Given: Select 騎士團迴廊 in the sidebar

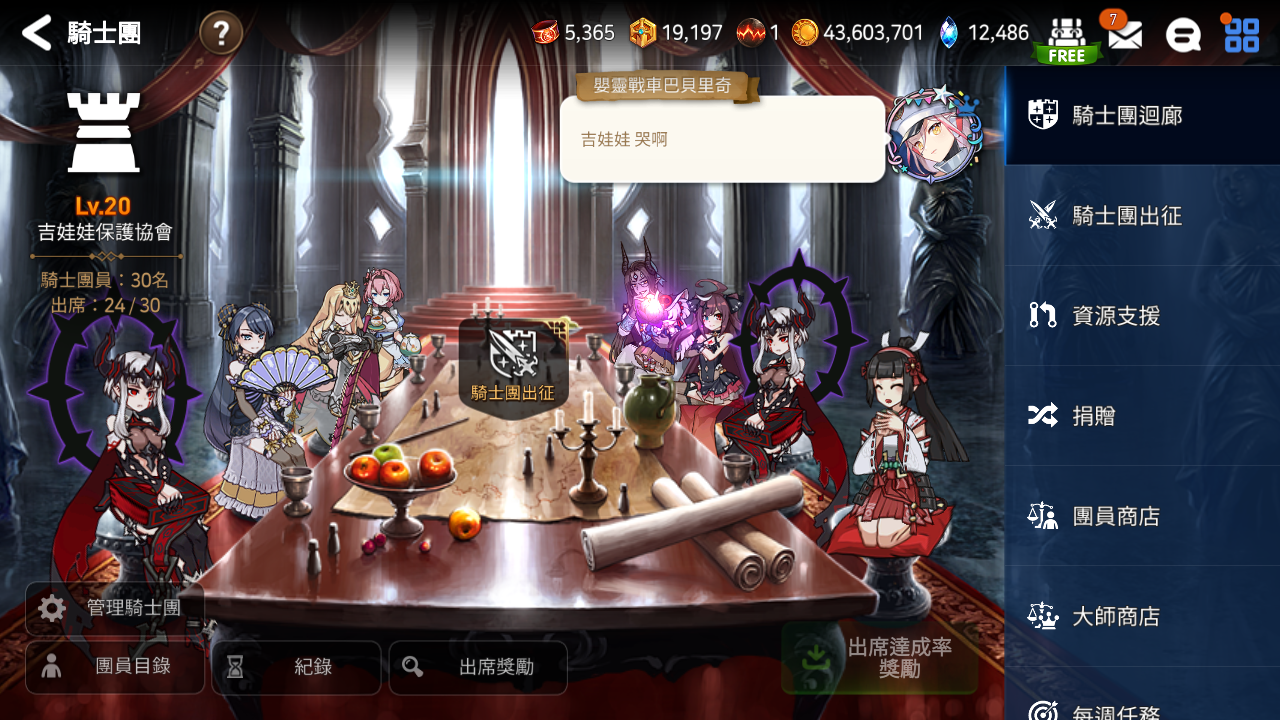Looking at the screenshot, I should tap(1140, 114).
